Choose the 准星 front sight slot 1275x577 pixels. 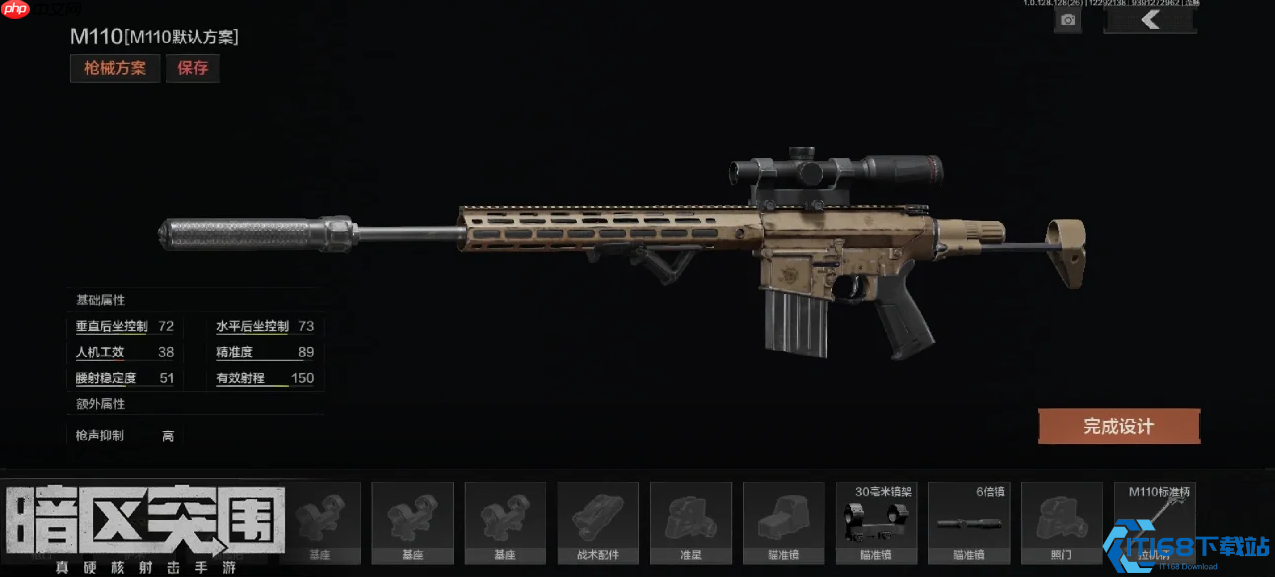(x=691, y=522)
